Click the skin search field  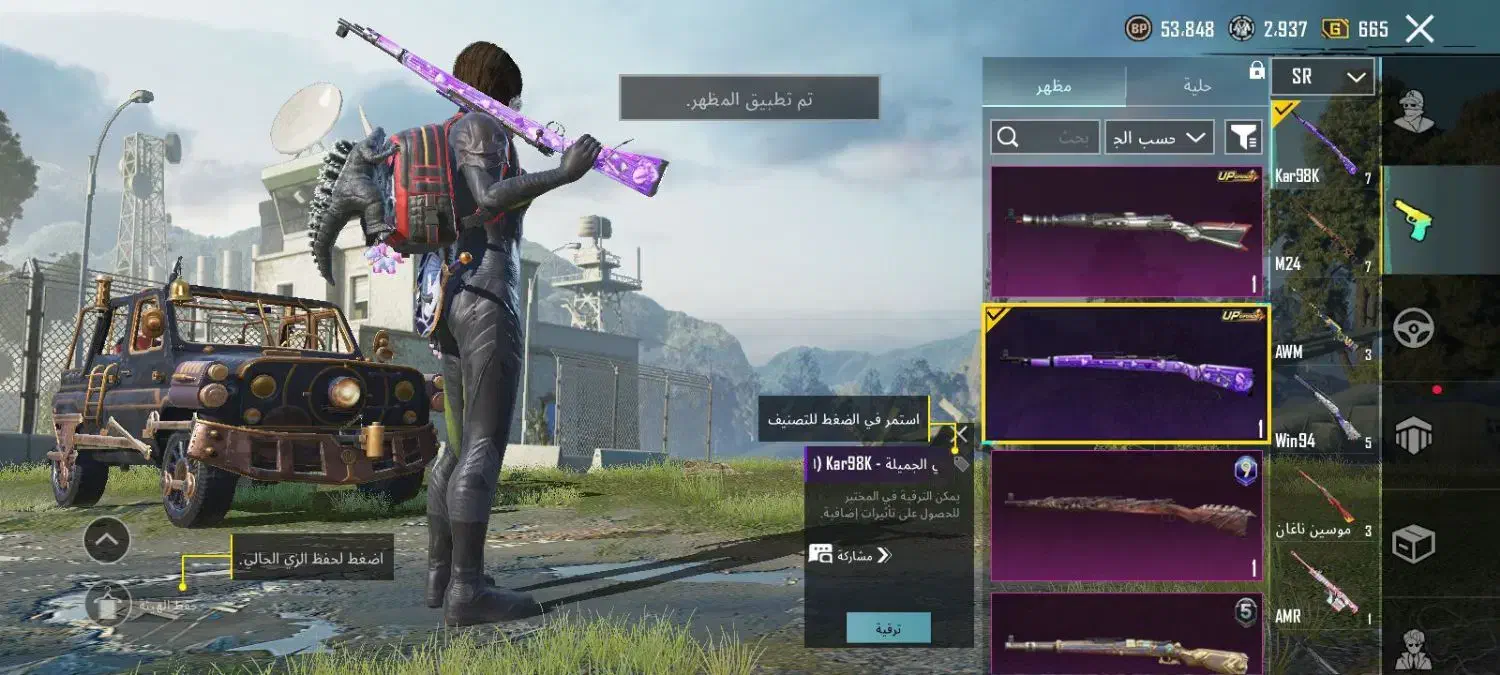point(1045,137)
